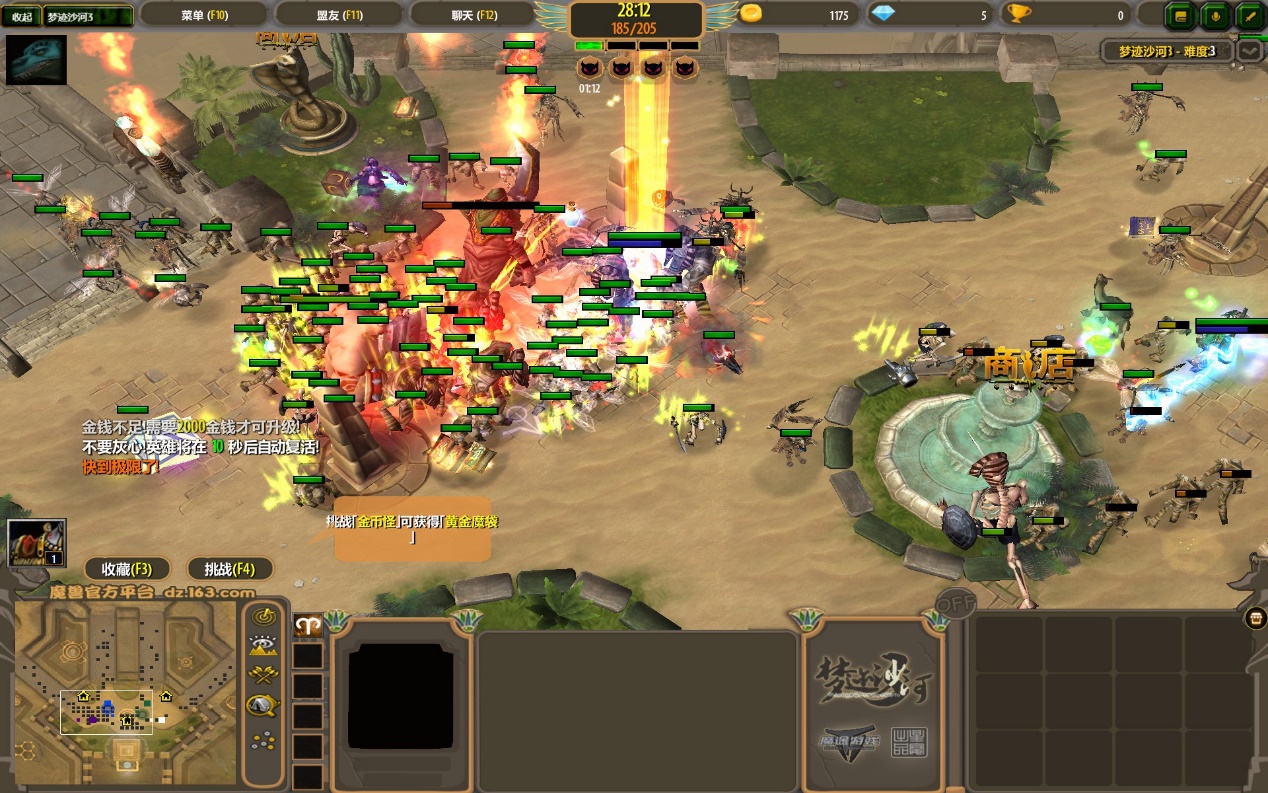Collapse the 梦迹沙河3 difficulty panel arrow
This screenshot has height=793, width=1268.
(x=1249, y=50)
